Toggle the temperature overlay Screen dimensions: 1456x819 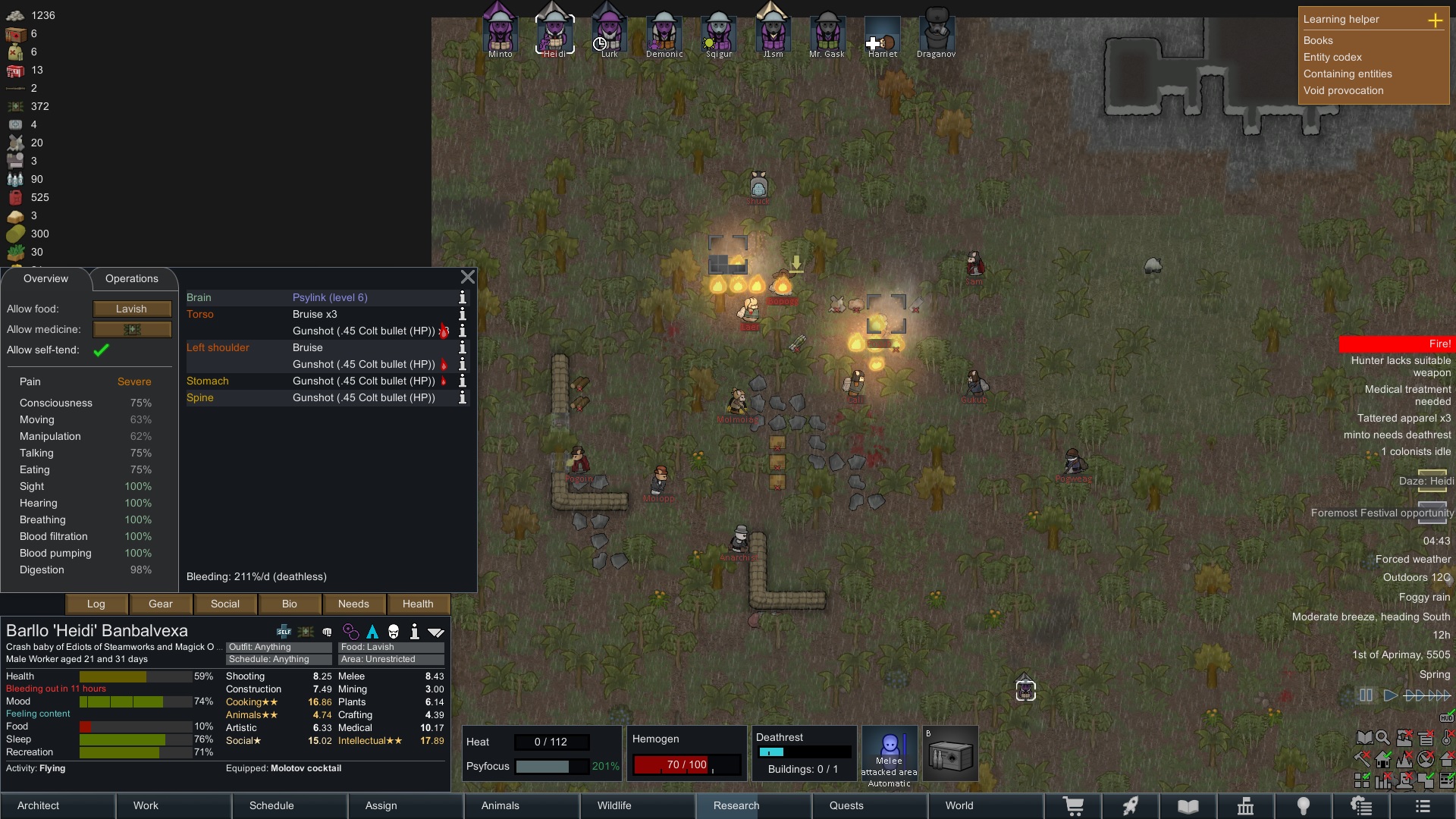pyautogui.click(x=1445, y=738)
